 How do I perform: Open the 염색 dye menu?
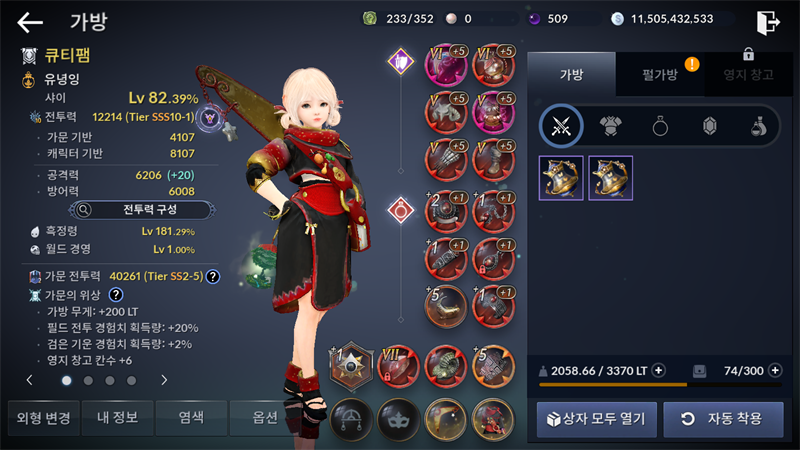point(192,418)
